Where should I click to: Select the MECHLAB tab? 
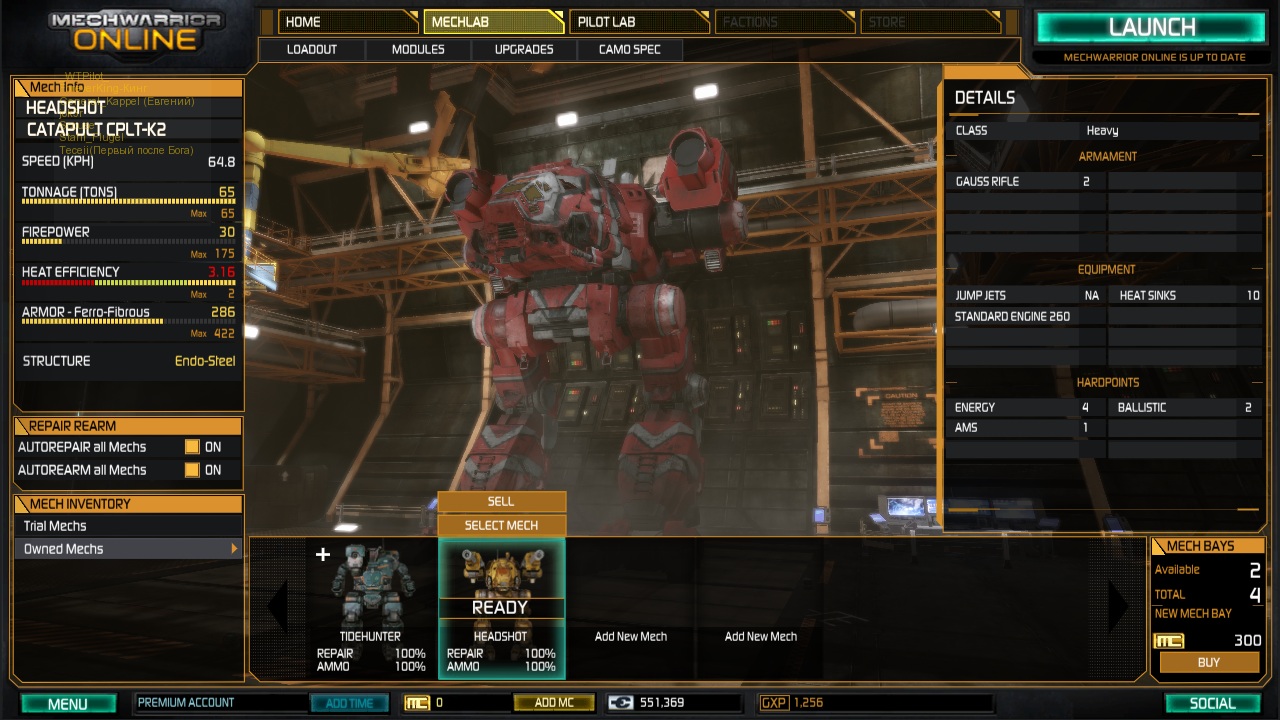[x=493, y=22]
